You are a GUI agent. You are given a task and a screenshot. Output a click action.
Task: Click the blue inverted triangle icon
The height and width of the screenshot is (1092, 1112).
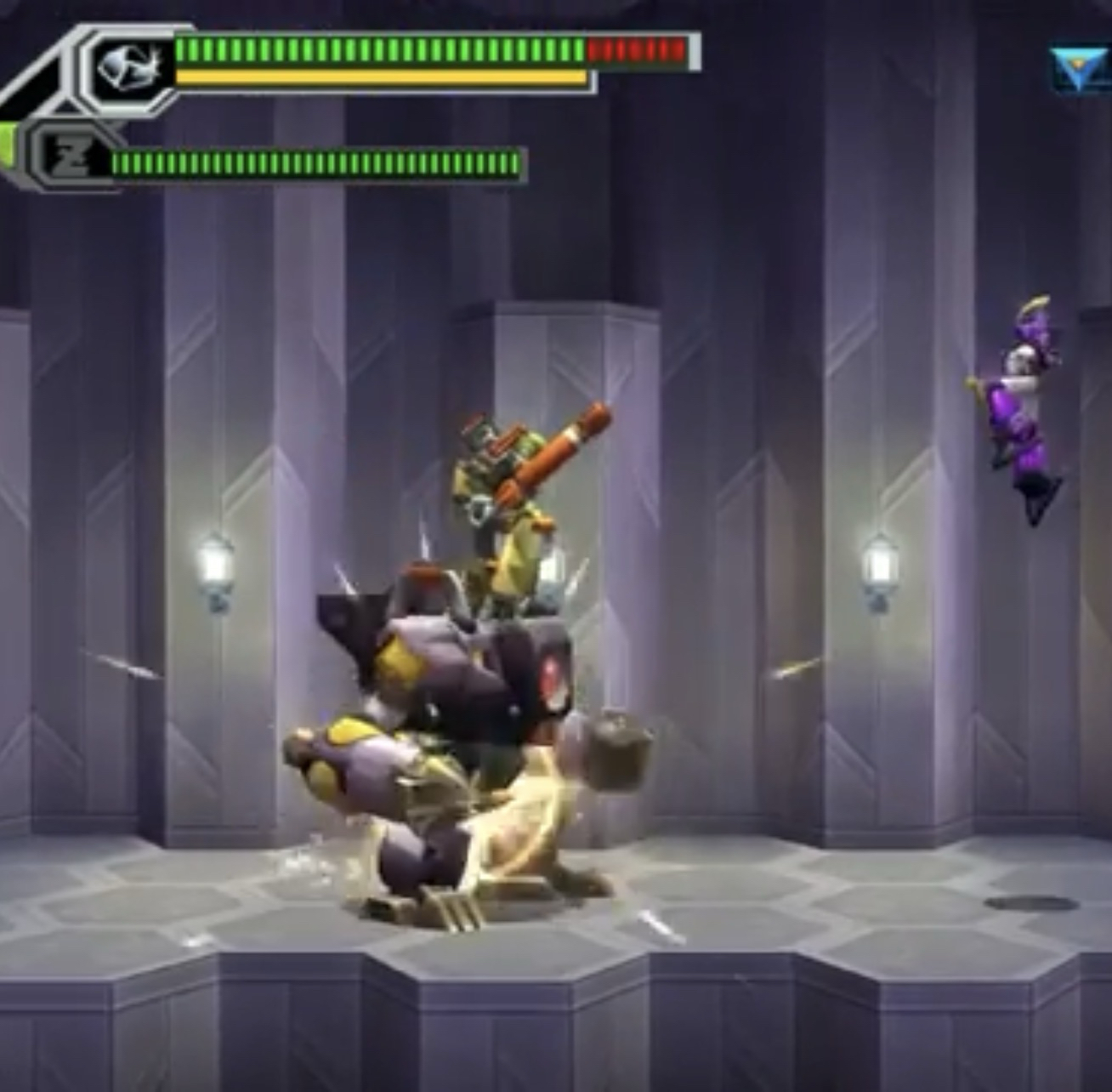coord(1078,69)
